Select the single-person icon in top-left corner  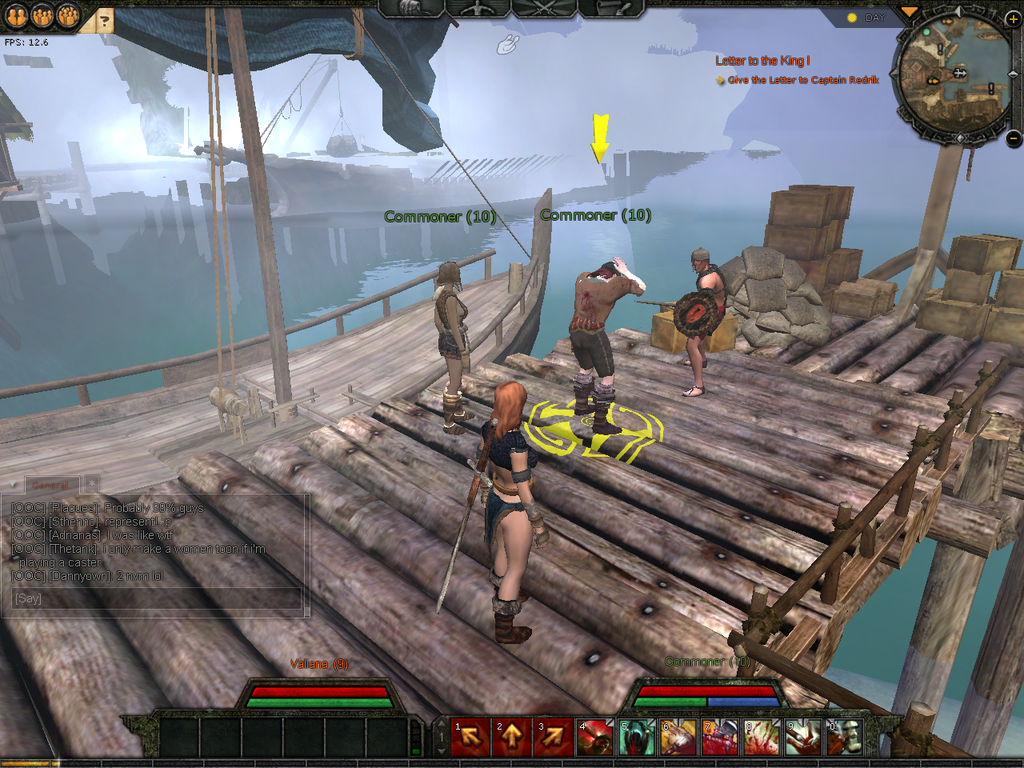16,15
